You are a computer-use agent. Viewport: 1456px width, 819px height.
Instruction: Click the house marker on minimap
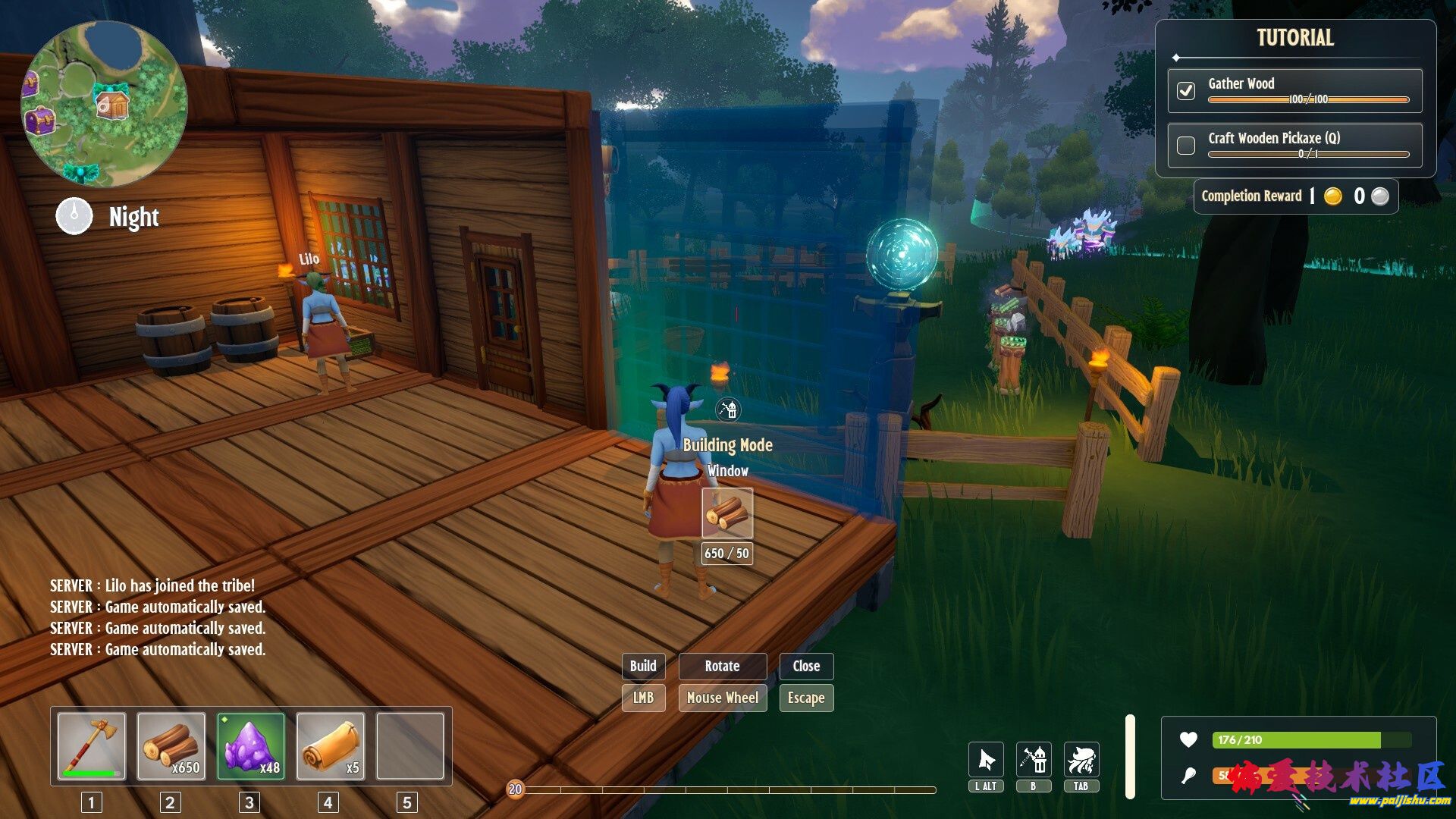pyautogui.click(x=113, y=104)
